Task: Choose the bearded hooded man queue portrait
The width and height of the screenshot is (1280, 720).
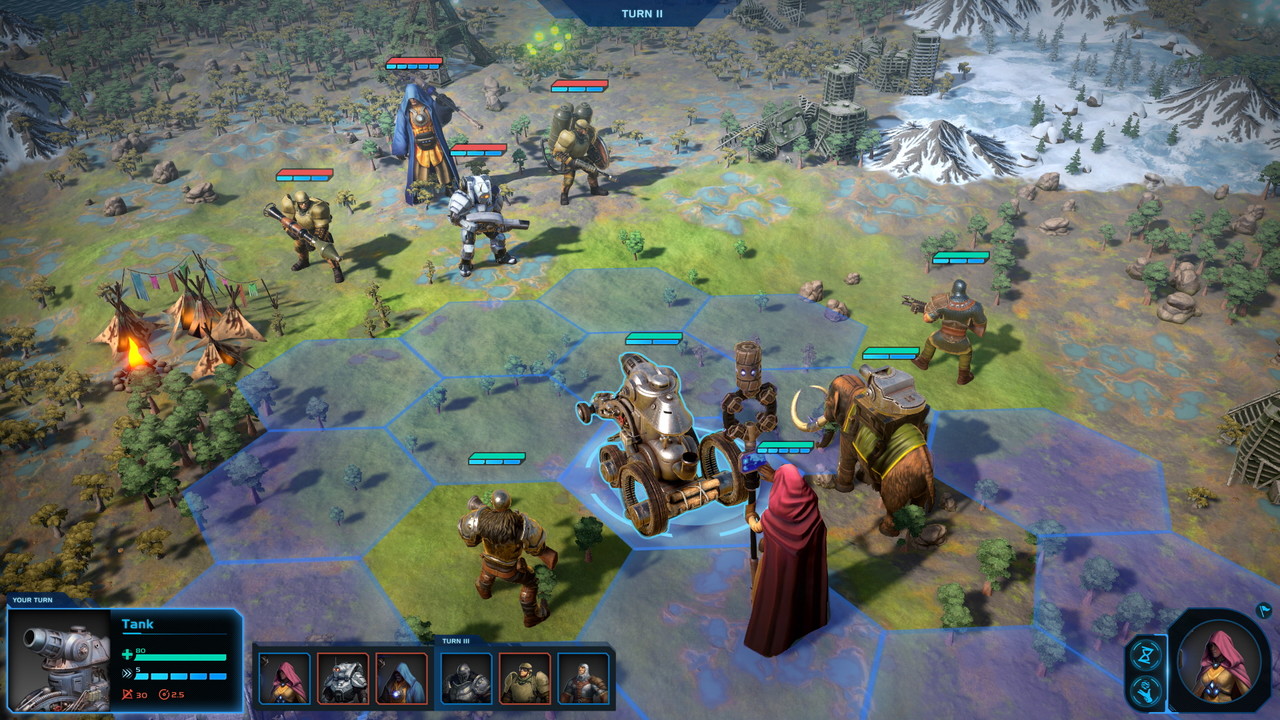Action: [583, 678]
